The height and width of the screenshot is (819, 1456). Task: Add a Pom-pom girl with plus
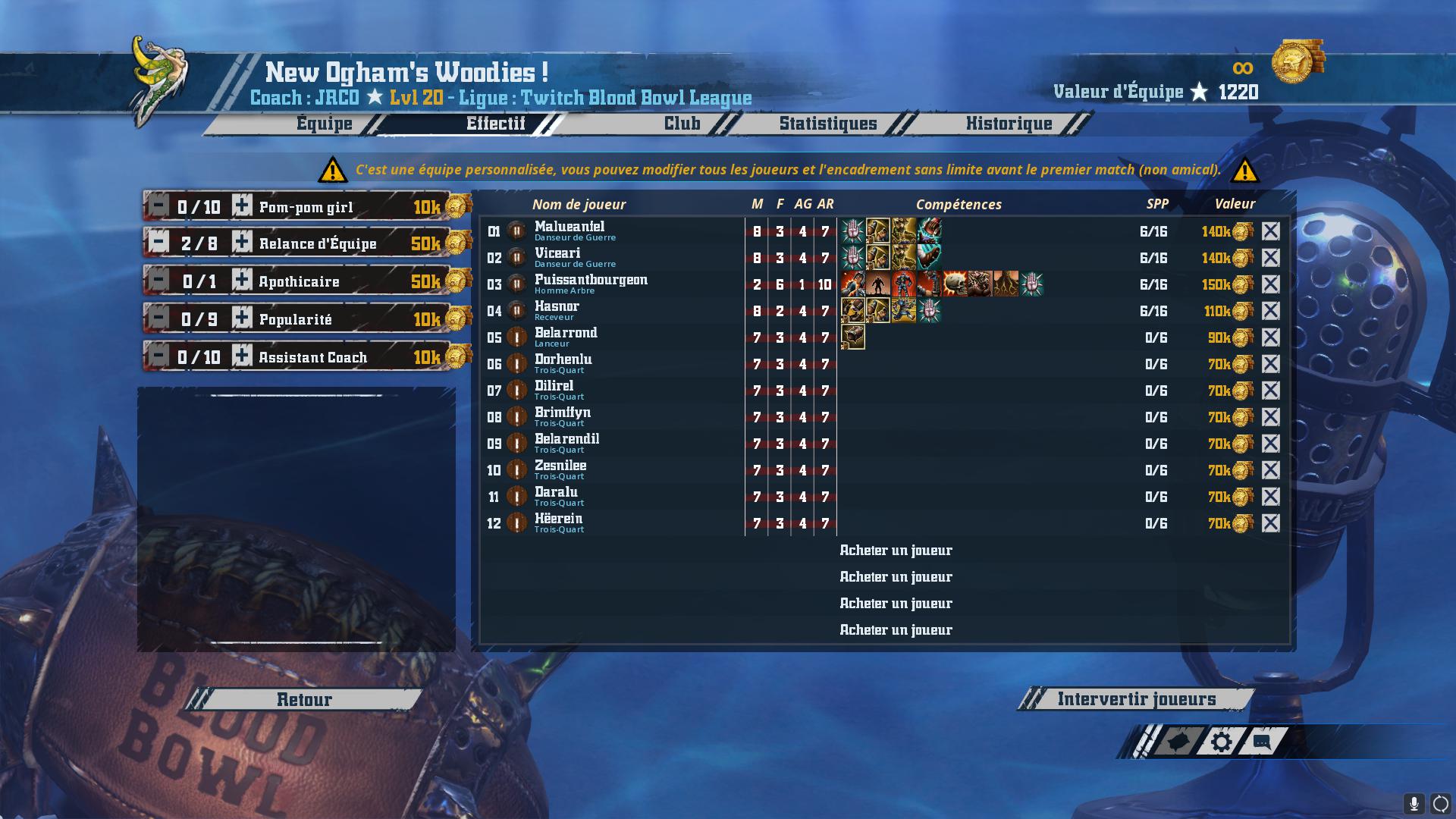pos(242,206)
